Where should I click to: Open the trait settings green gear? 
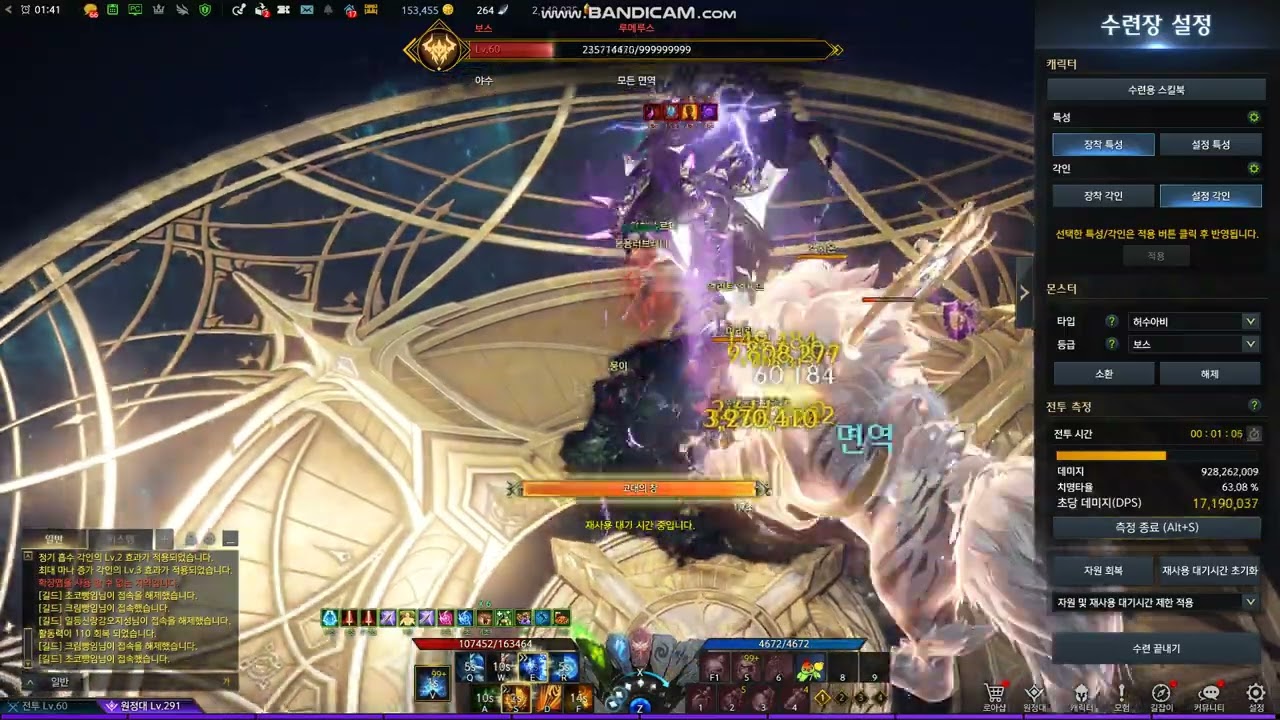pyautogui.click(x=1254, y=117)
